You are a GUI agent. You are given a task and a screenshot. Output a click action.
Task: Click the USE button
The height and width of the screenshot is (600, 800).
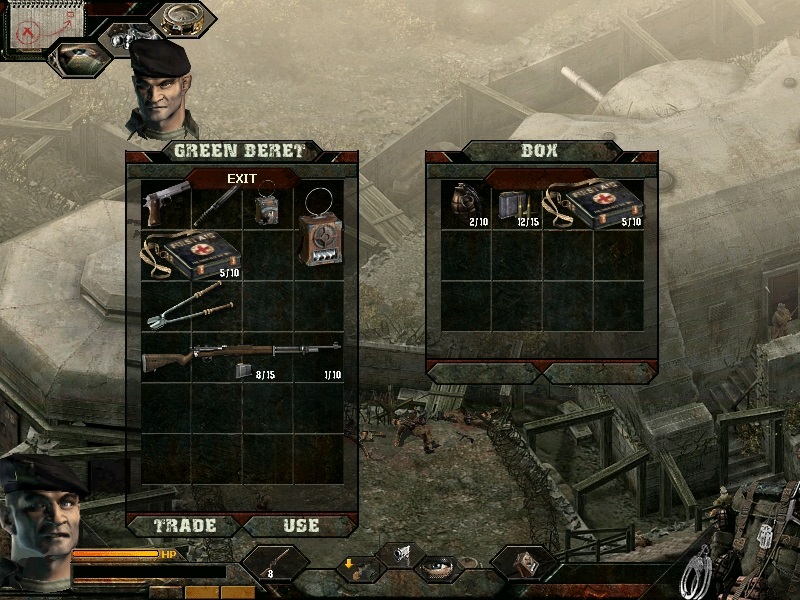[x=300, y=525]
